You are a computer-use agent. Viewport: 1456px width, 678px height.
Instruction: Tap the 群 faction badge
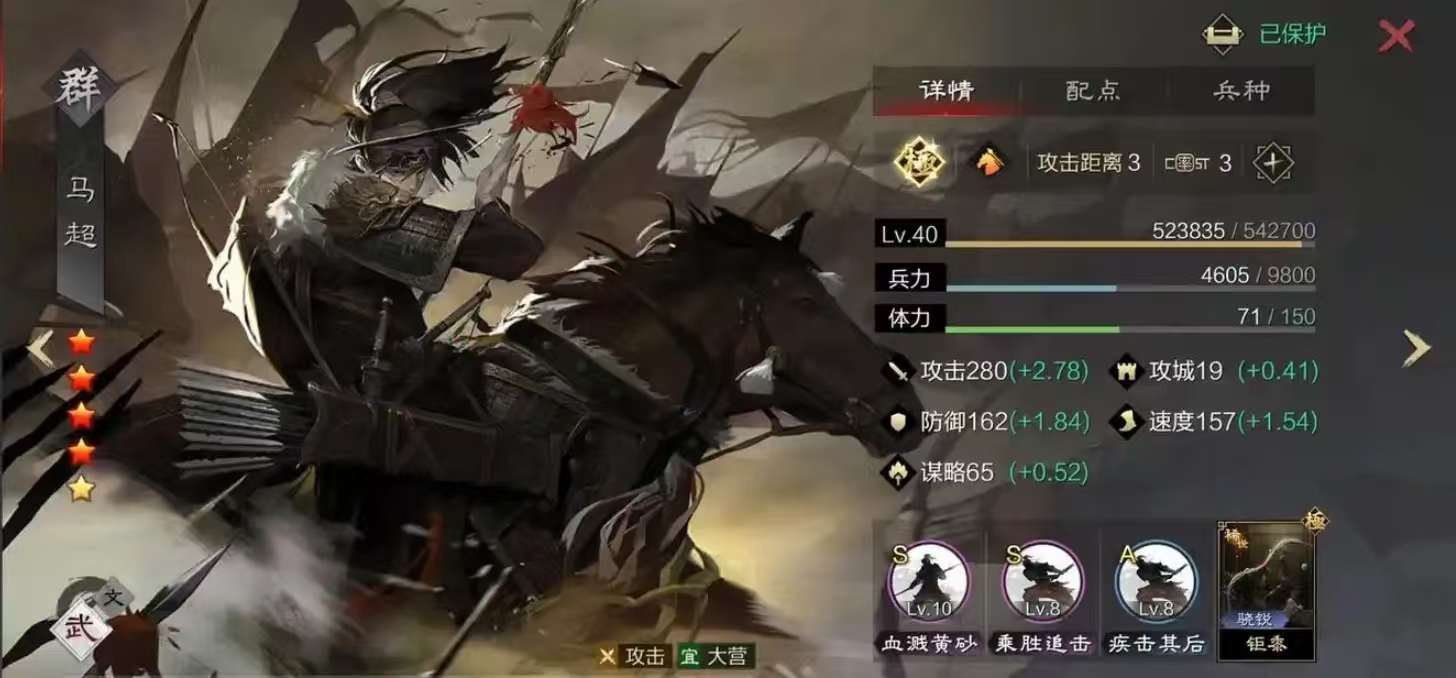(79, 89)
